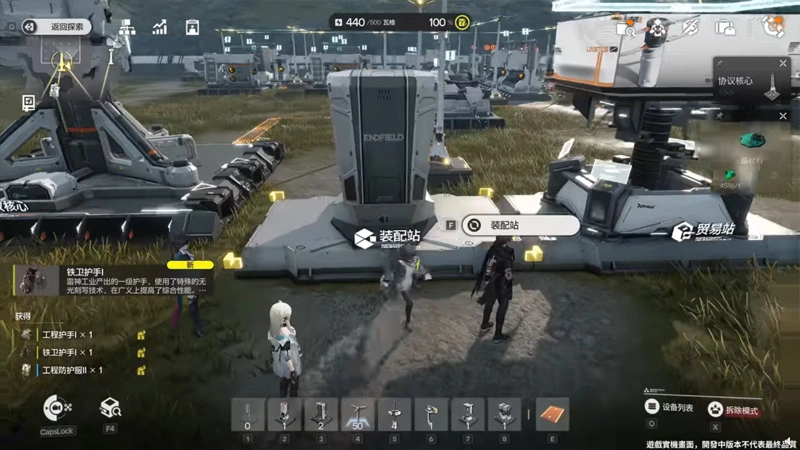This screenshot has height=450, width=800.
Task: Open the cube search icon above F4
Action: point(110,408)
